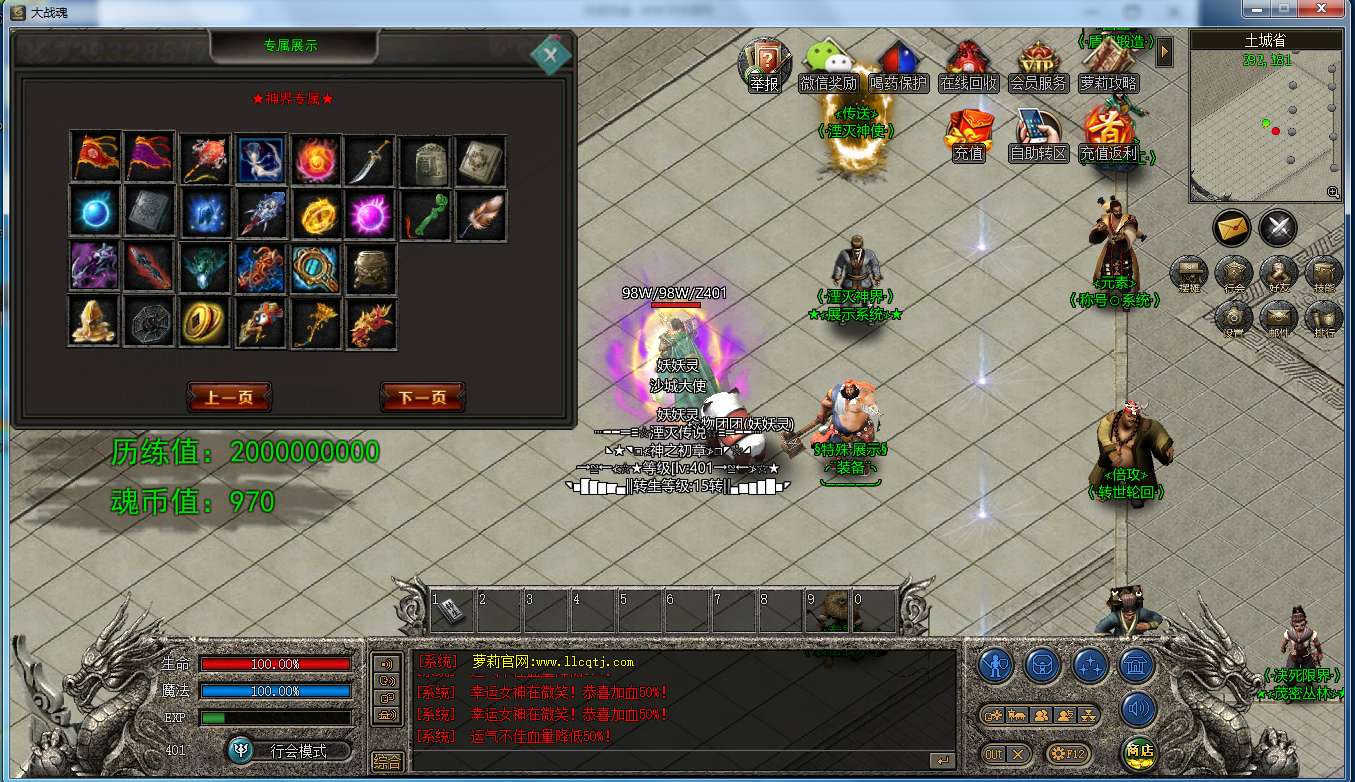The image size is (1355, 782).
Task: Open the 技能 skills button
Action: tap(1325, 273)
